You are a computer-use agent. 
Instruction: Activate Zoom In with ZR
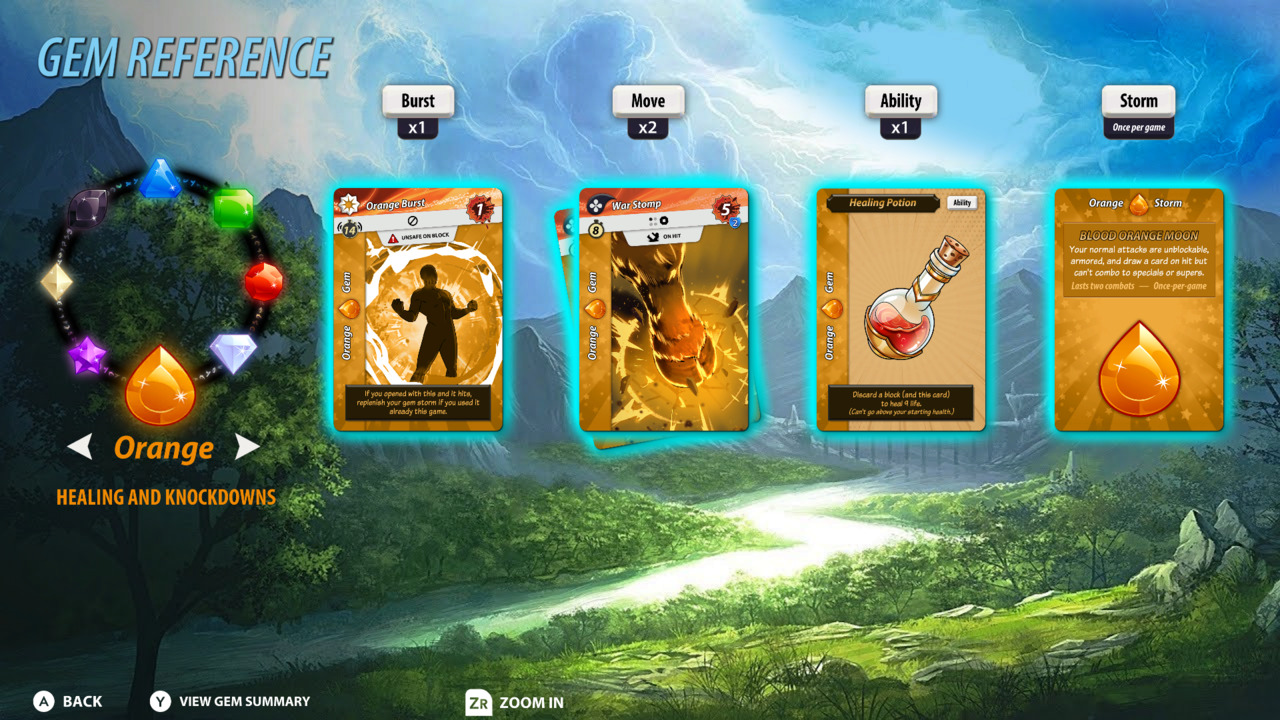(505, 703)
